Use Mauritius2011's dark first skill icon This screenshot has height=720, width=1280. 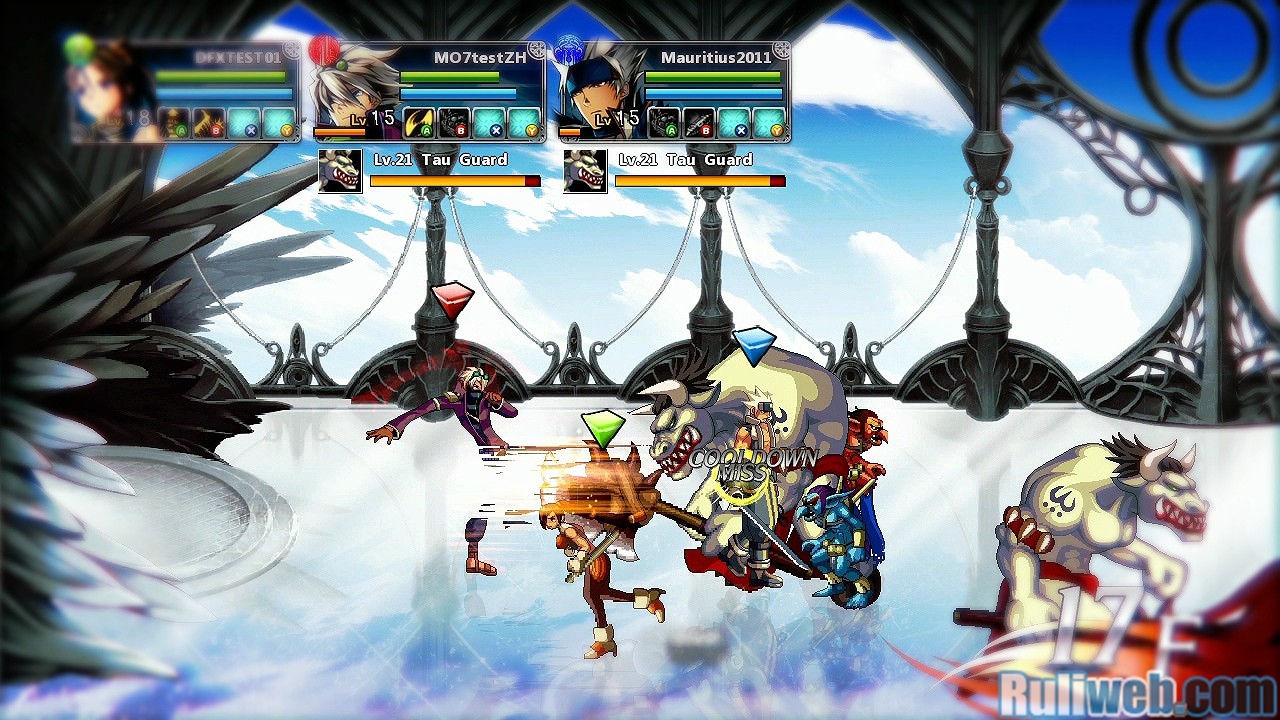coord(664,122)
